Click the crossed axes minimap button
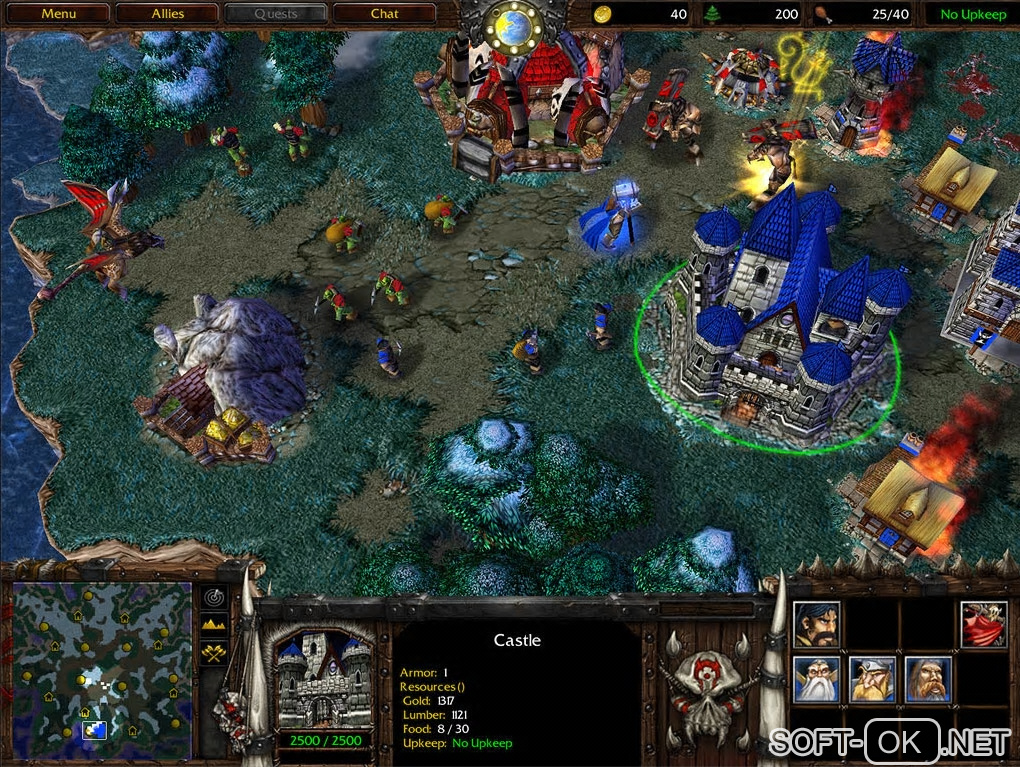The height and width of the screenshot is (767, 1020). pos(215,652)
